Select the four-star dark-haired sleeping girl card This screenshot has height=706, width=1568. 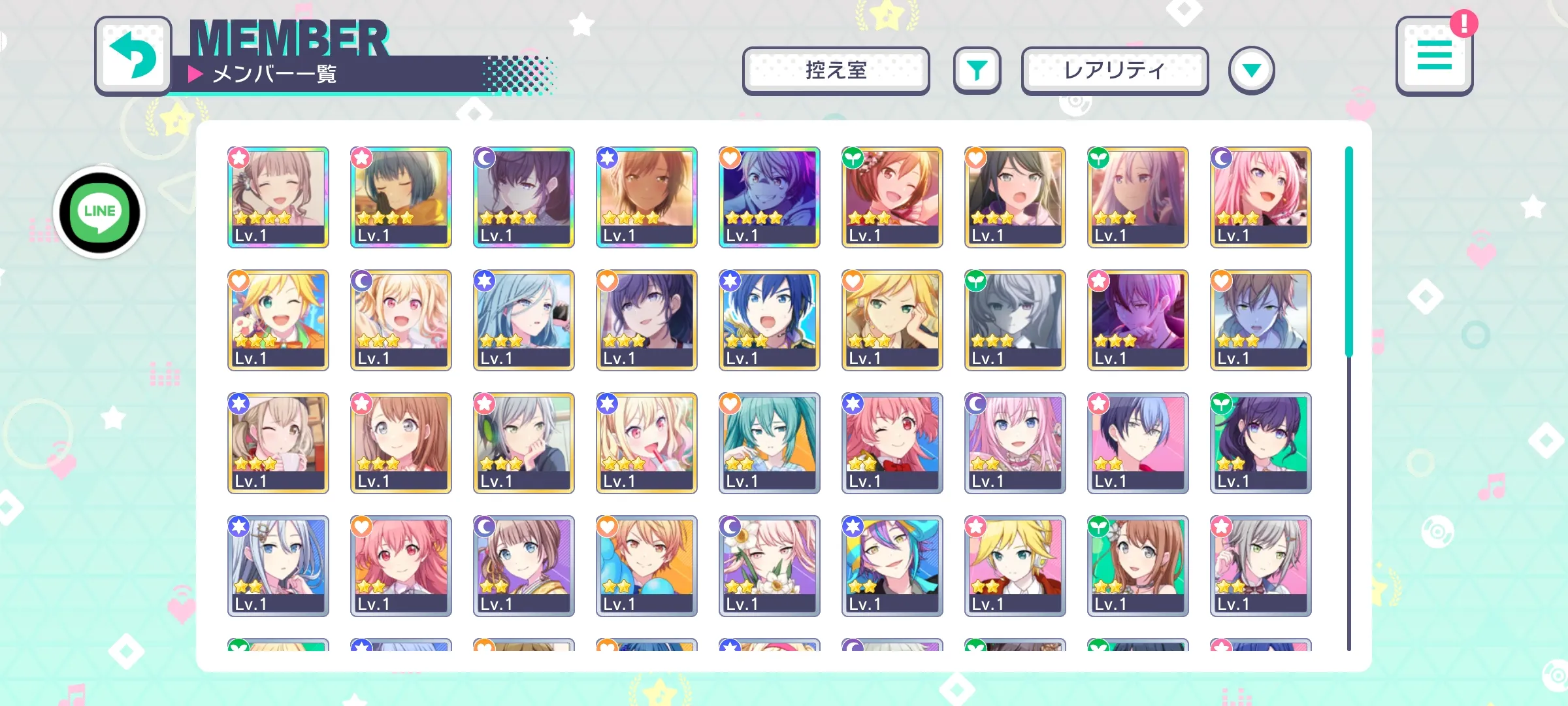[x=401, y=197]
